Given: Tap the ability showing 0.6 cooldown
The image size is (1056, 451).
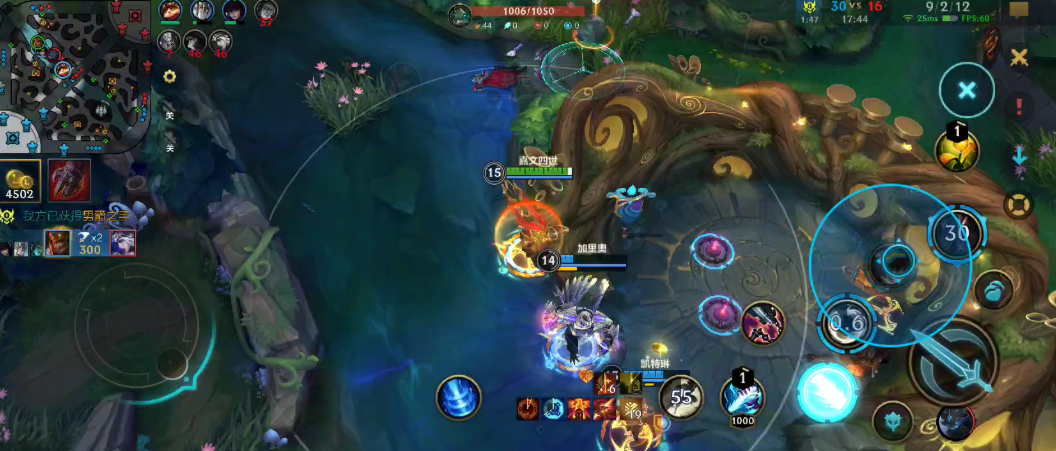Looking at the screenshot, I should [x=846, y=323].
